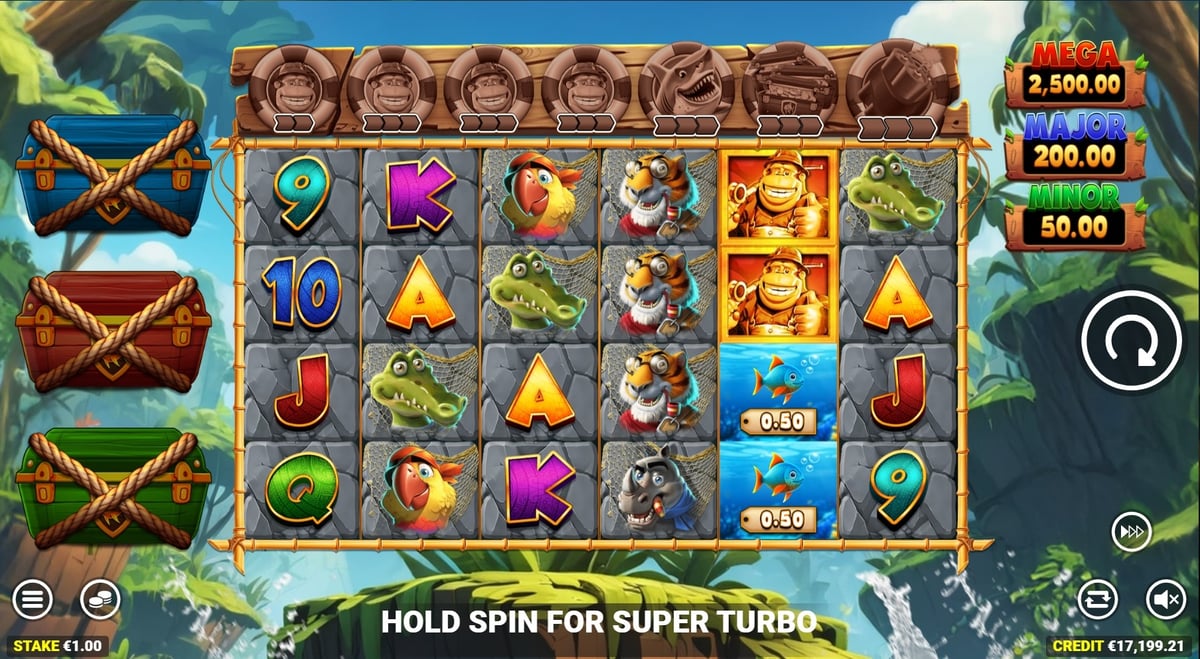Toggle turbo mode with the fast-forward icon
The image size is (1200, 659).
click(1131, 532)
